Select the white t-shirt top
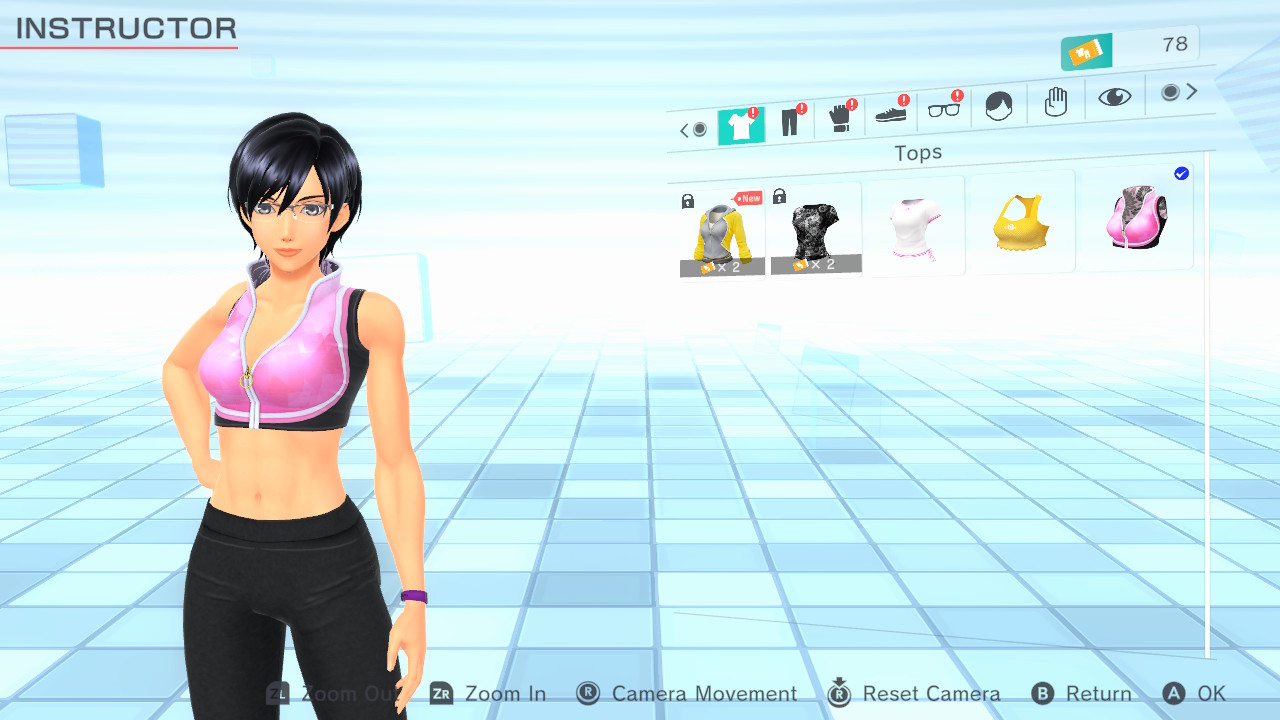 tap(915, 227)
